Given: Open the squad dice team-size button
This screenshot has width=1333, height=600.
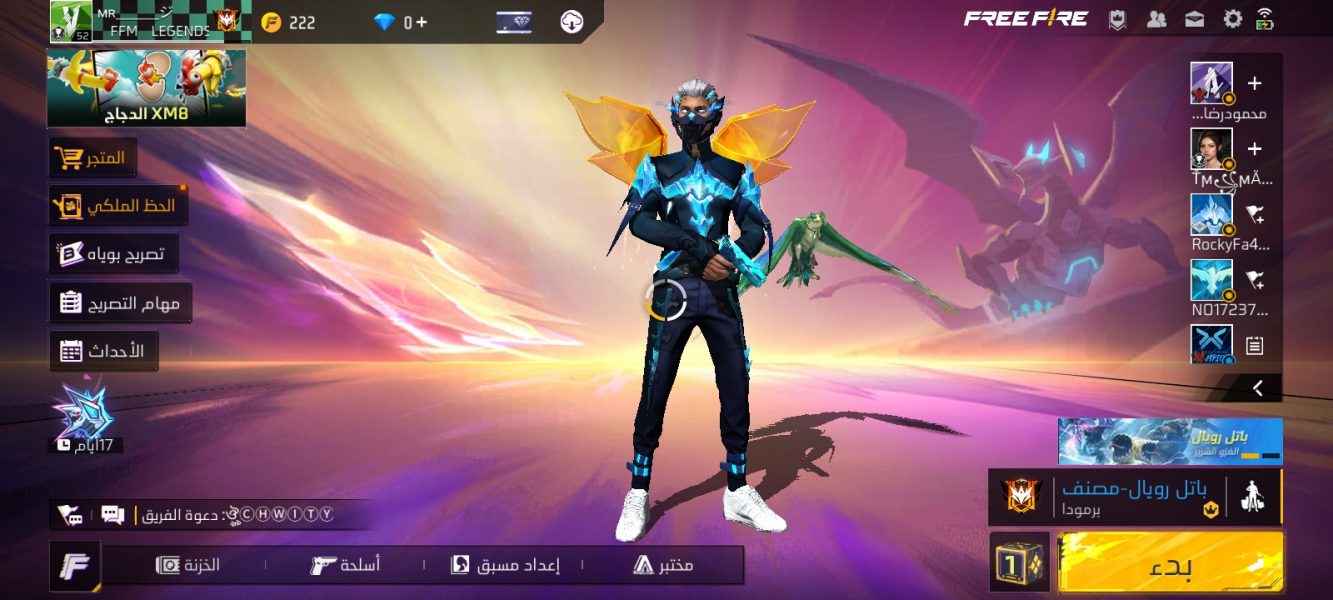Looking at the screenshot, I should pos(1019,562).
